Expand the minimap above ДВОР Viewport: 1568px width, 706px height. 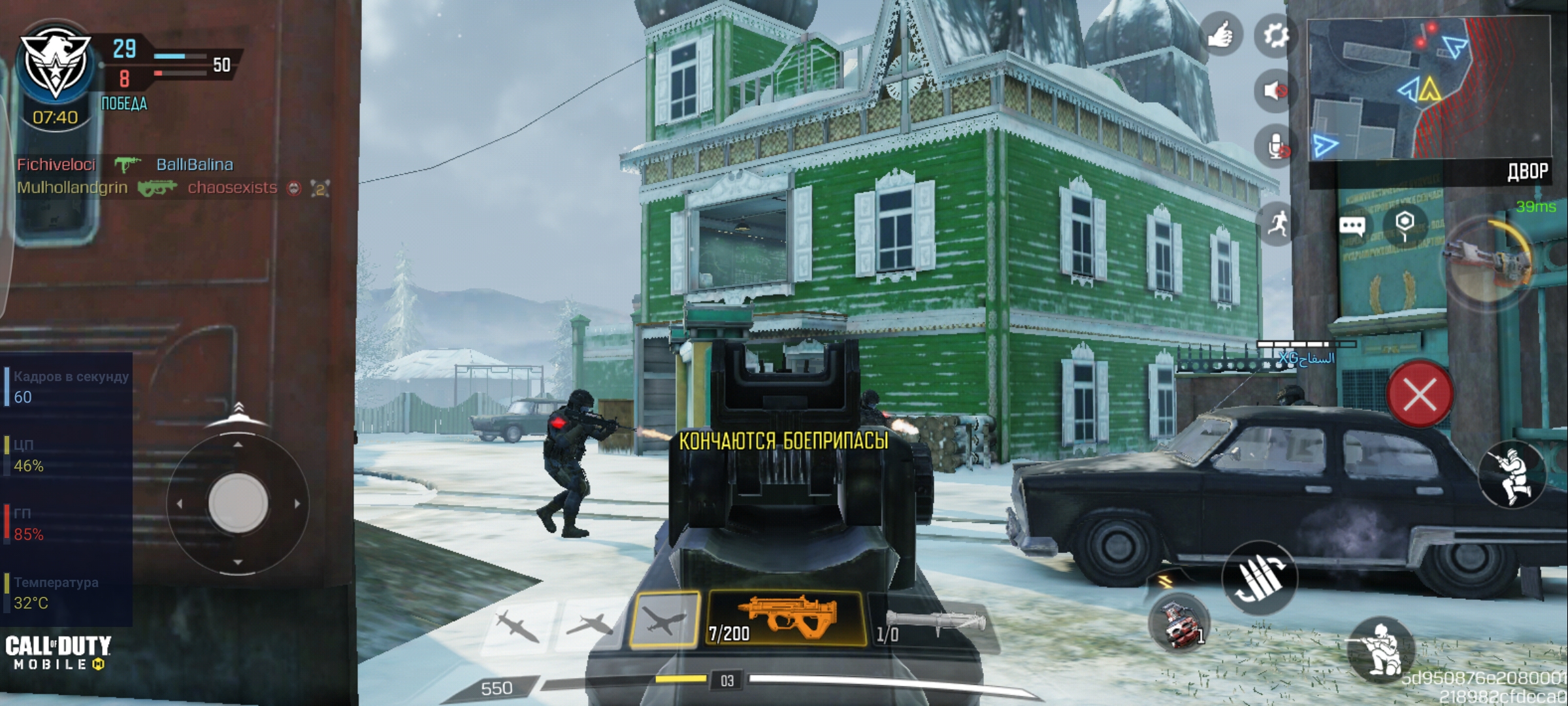click(x=1429, y=88)
